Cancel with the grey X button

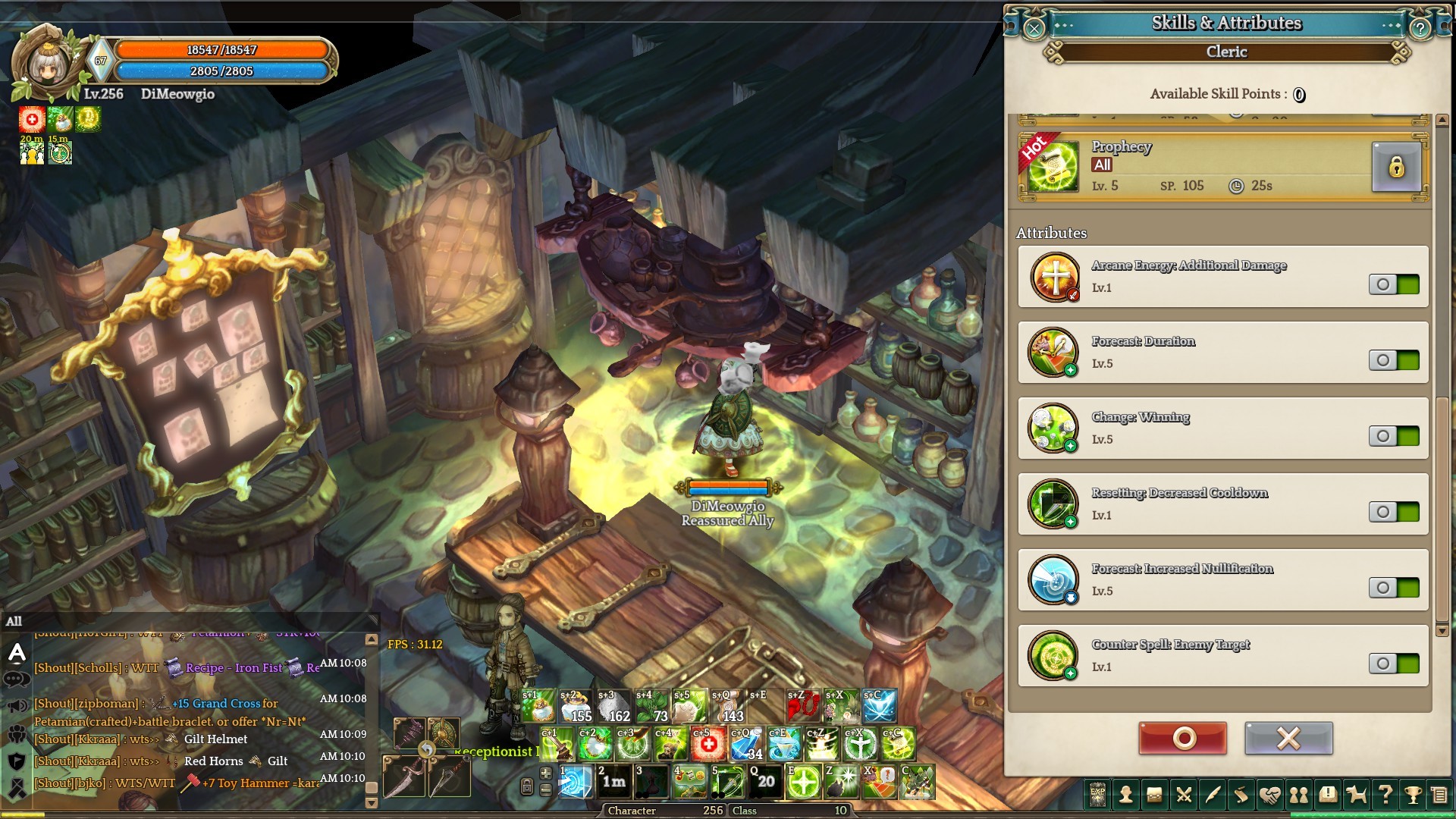pyautogui.click(x=1288, y=738)
